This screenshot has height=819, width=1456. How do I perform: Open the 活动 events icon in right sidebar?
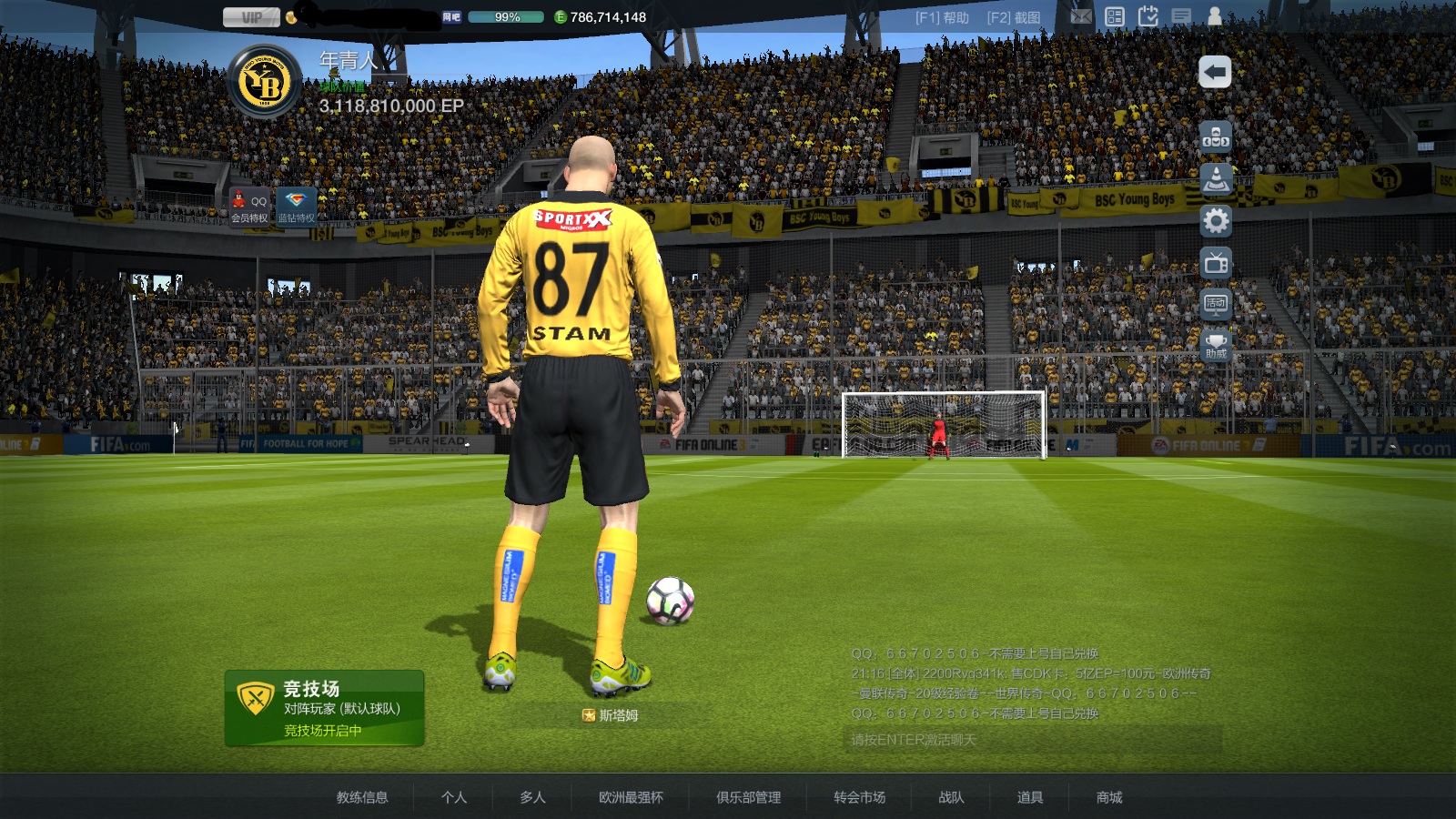click(x=1216, y=306)
